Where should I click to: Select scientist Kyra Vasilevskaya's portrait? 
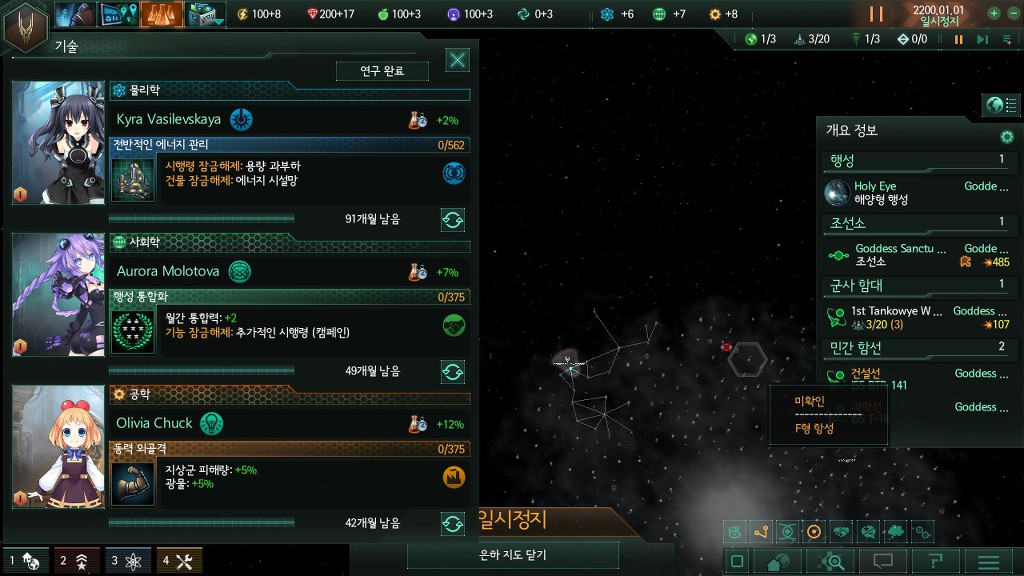tap(59, 142)
